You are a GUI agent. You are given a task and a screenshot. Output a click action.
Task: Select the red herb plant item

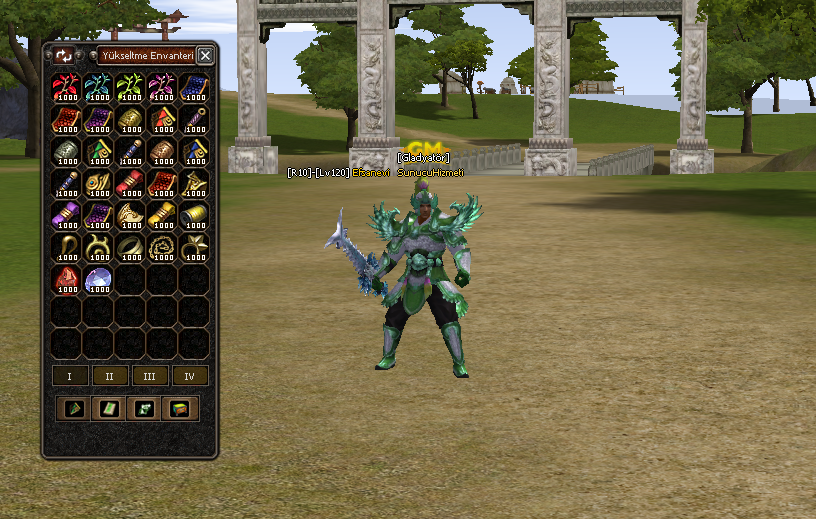[x=66, y=87]
